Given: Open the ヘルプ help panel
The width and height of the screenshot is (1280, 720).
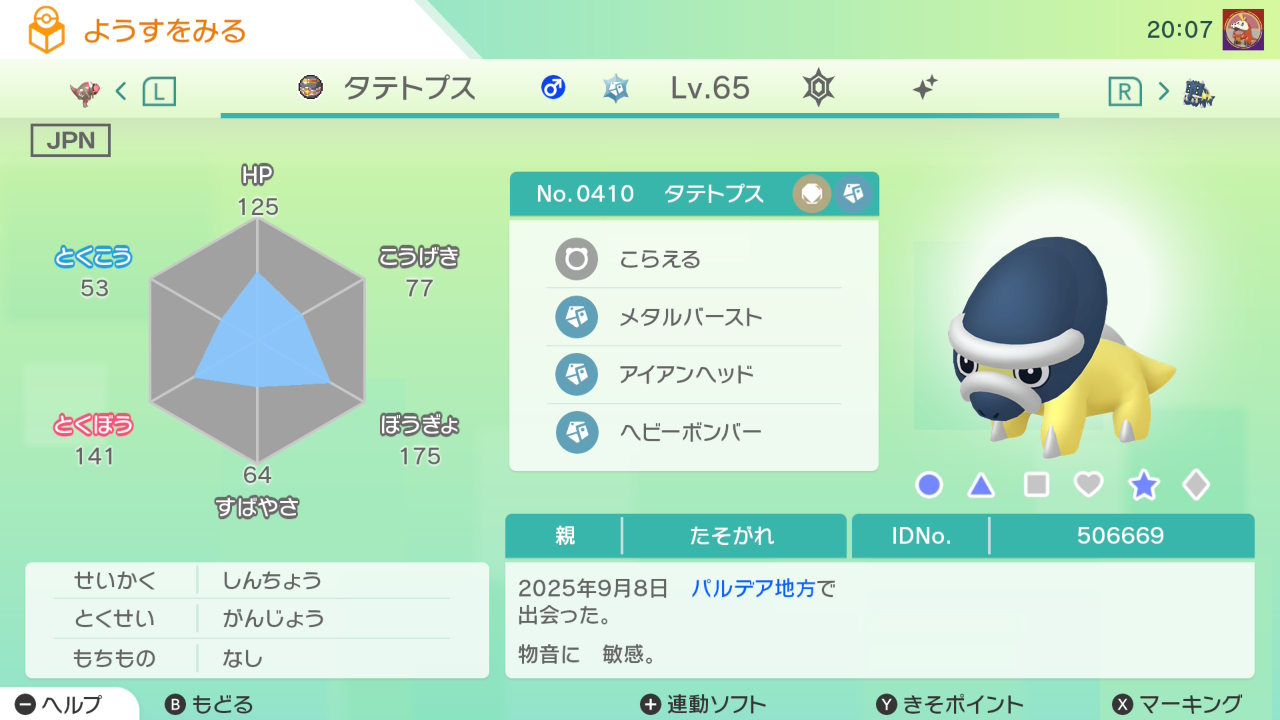Looking at the screenshot, I should tap(60, 704).
